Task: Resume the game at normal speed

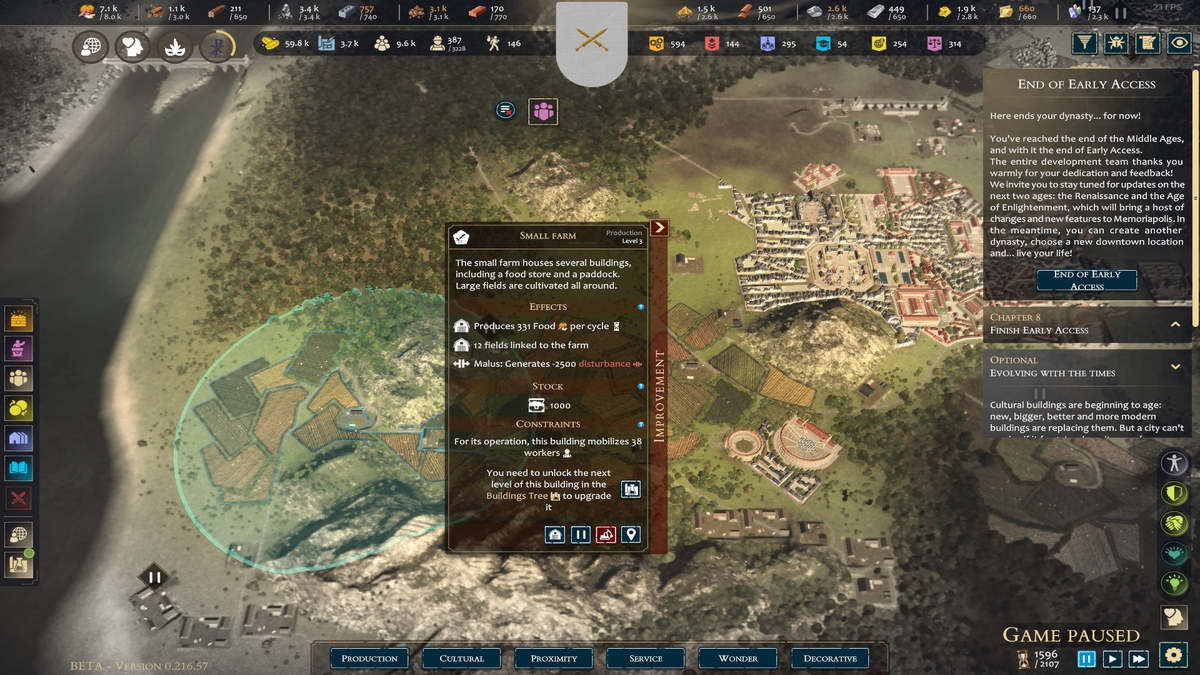Action: coord(1112,659)
